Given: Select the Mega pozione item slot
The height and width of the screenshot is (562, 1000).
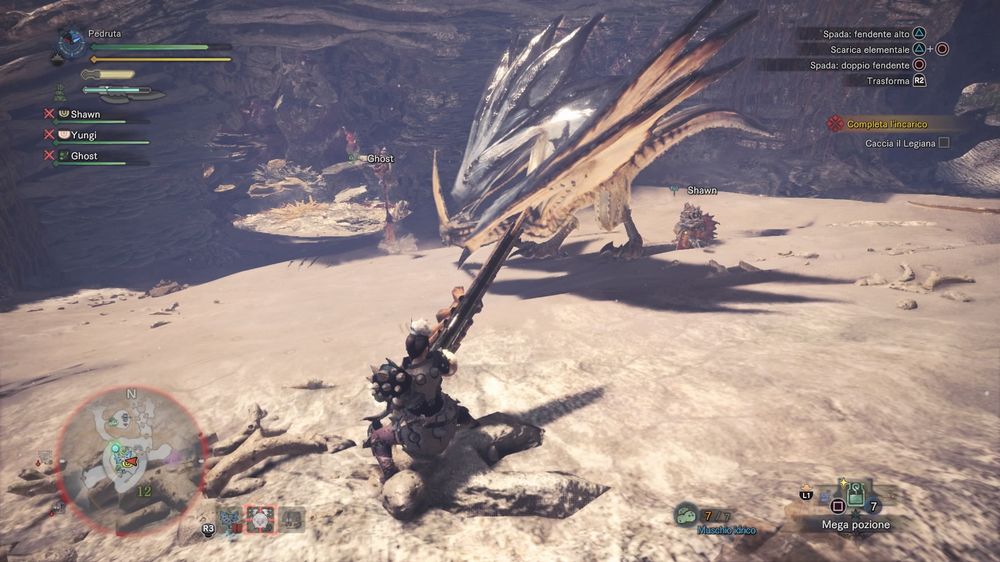Looking at the screenshot, I should (x=856, y=495).
